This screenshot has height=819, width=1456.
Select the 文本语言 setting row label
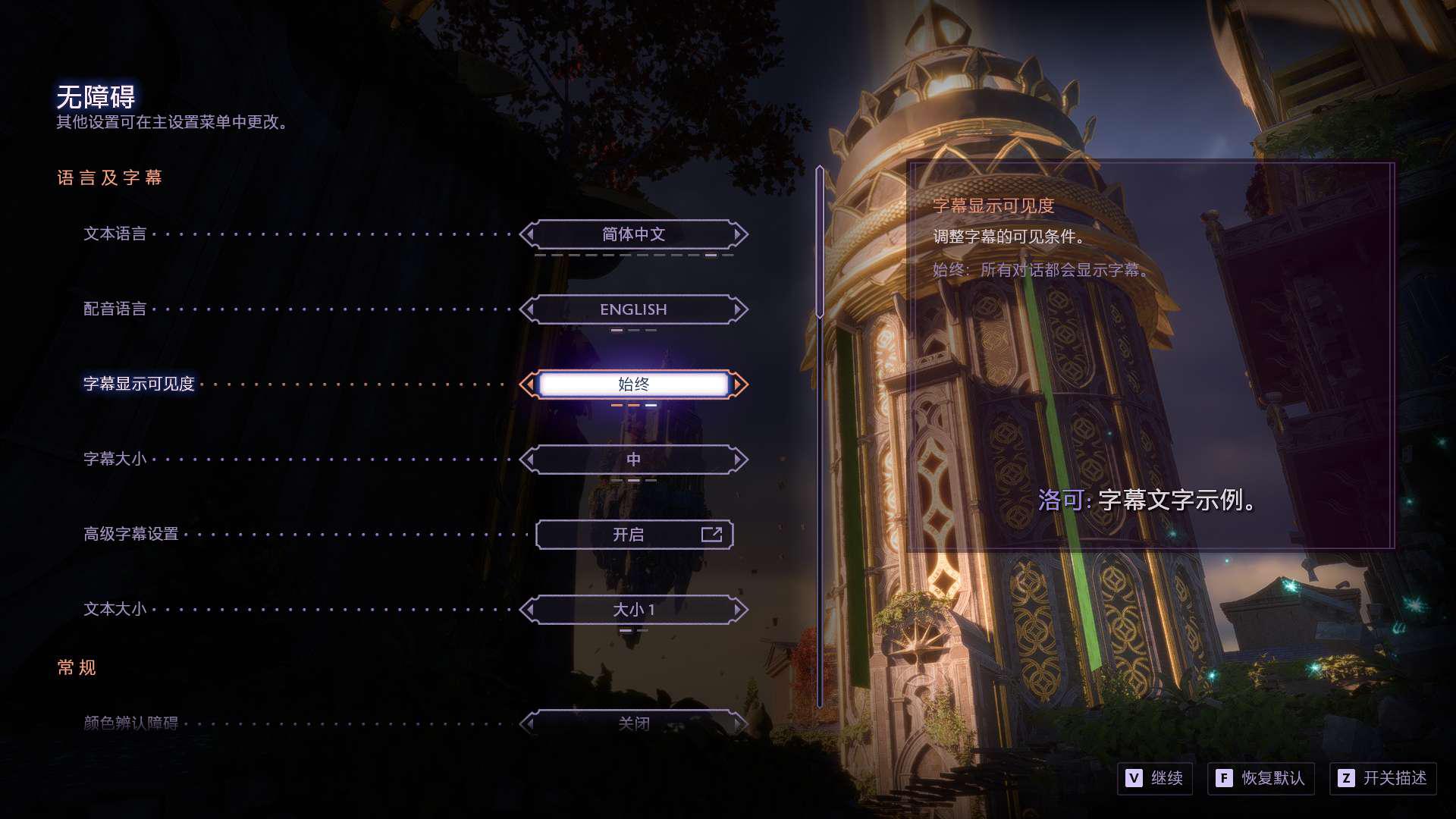point(115,234)
